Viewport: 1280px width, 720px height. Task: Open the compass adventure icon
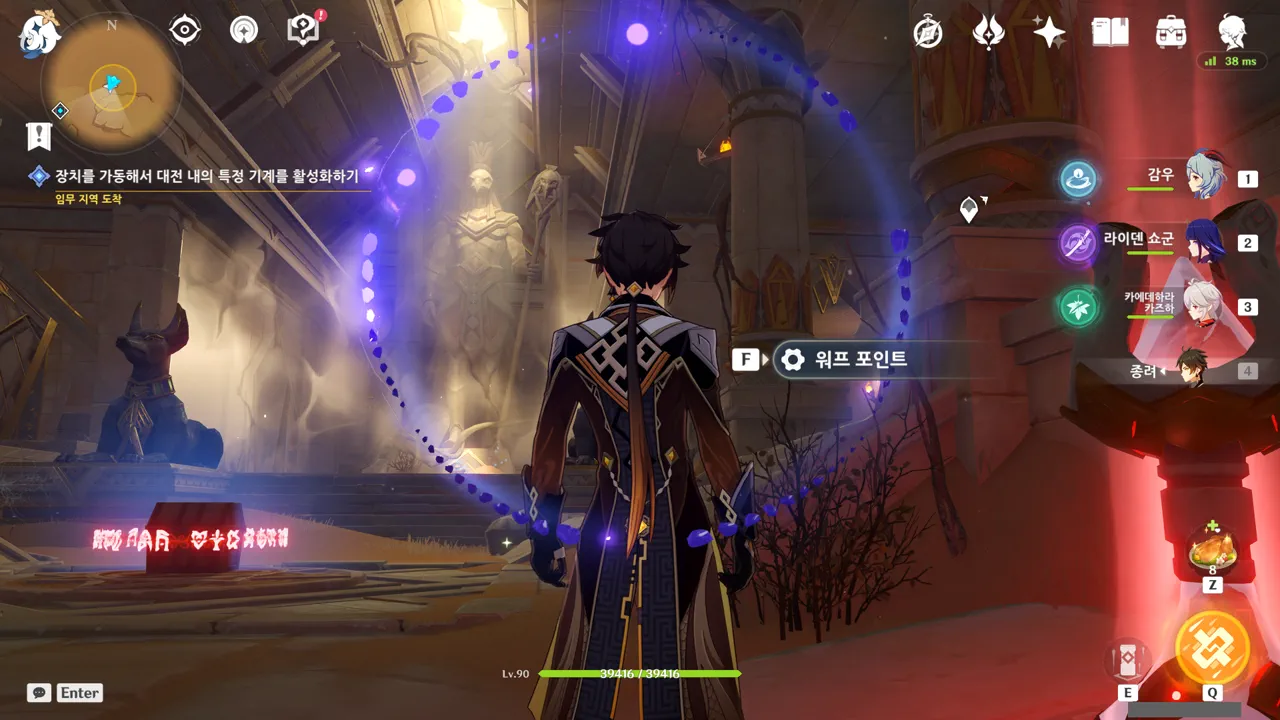tap(928, 33)
